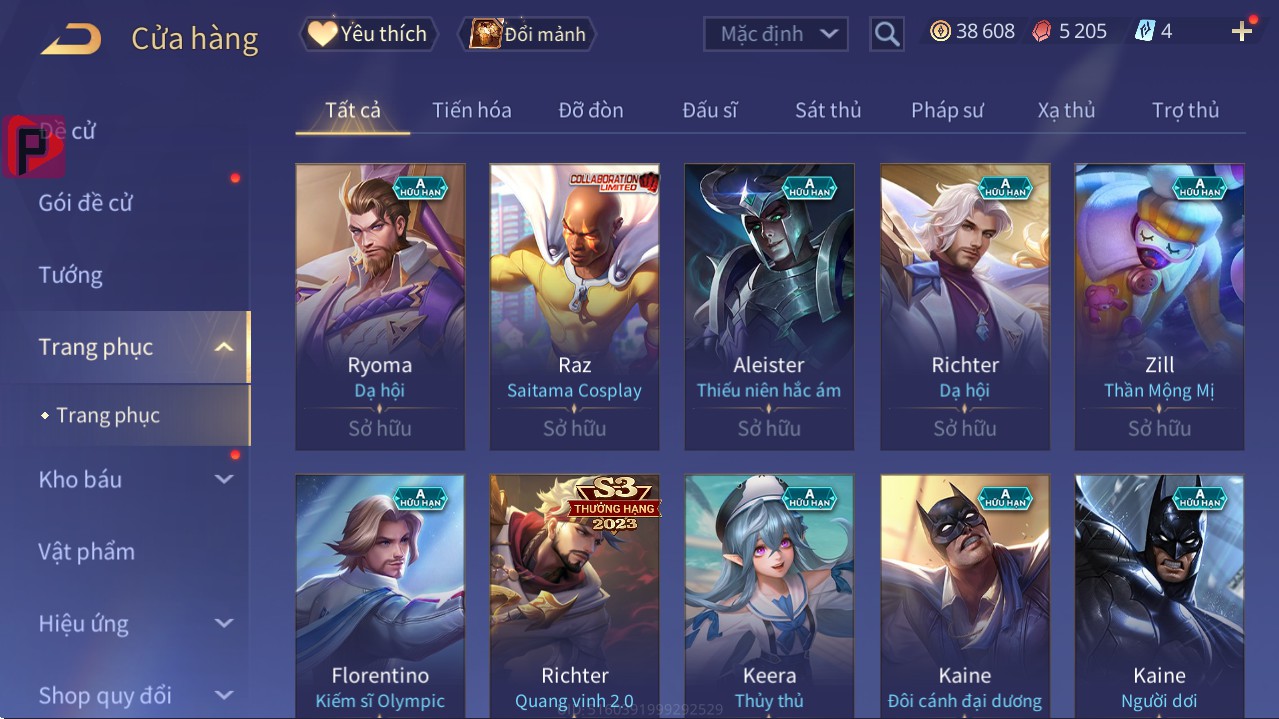Add currency with the plus button
The width and height of the screenshot is (1279, 719).
tap(1242, 32)
